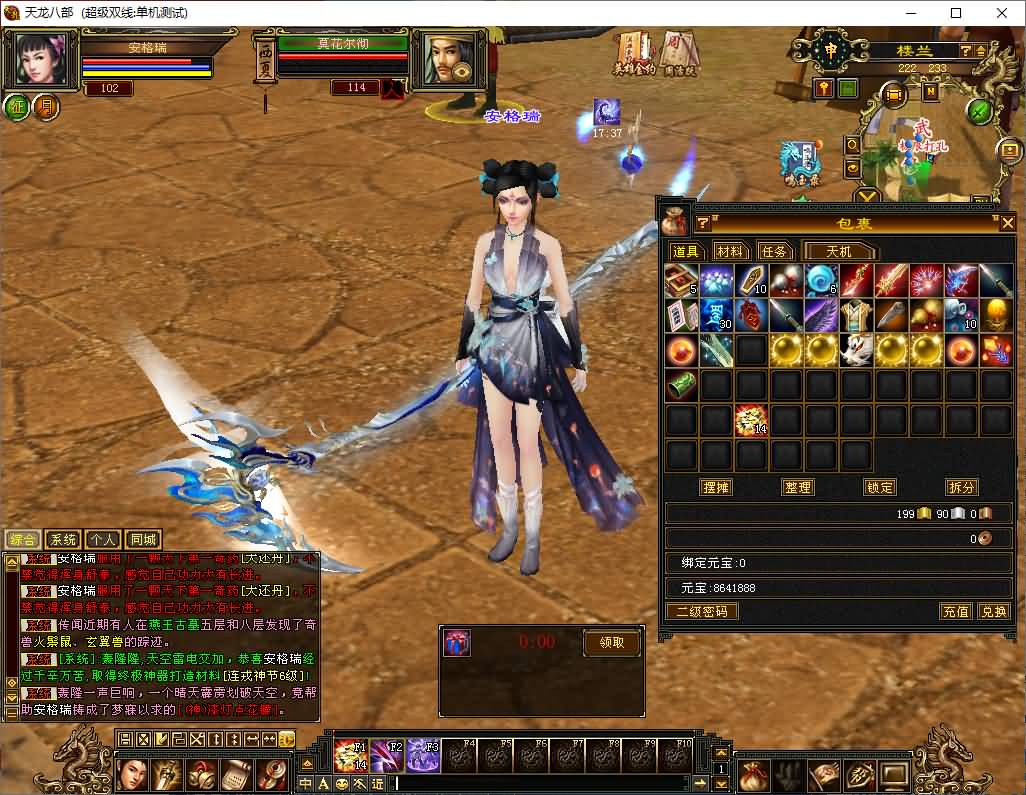1026x795 pixels.
Task: Click the 兑换 exchange button
Action: (x=993, y=611)
